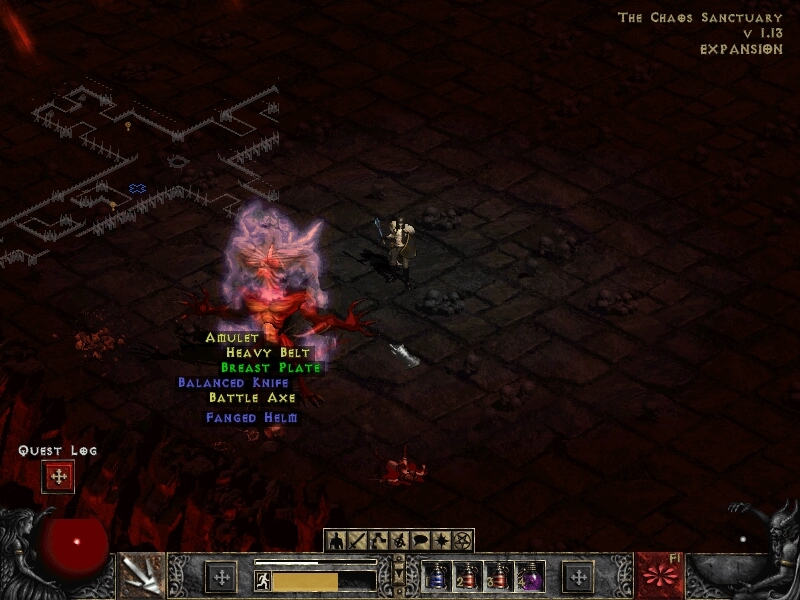This screenshot has width=800, height=600.
Task: Pick up the Balanced Knife label
Action: tap(233, 383)
